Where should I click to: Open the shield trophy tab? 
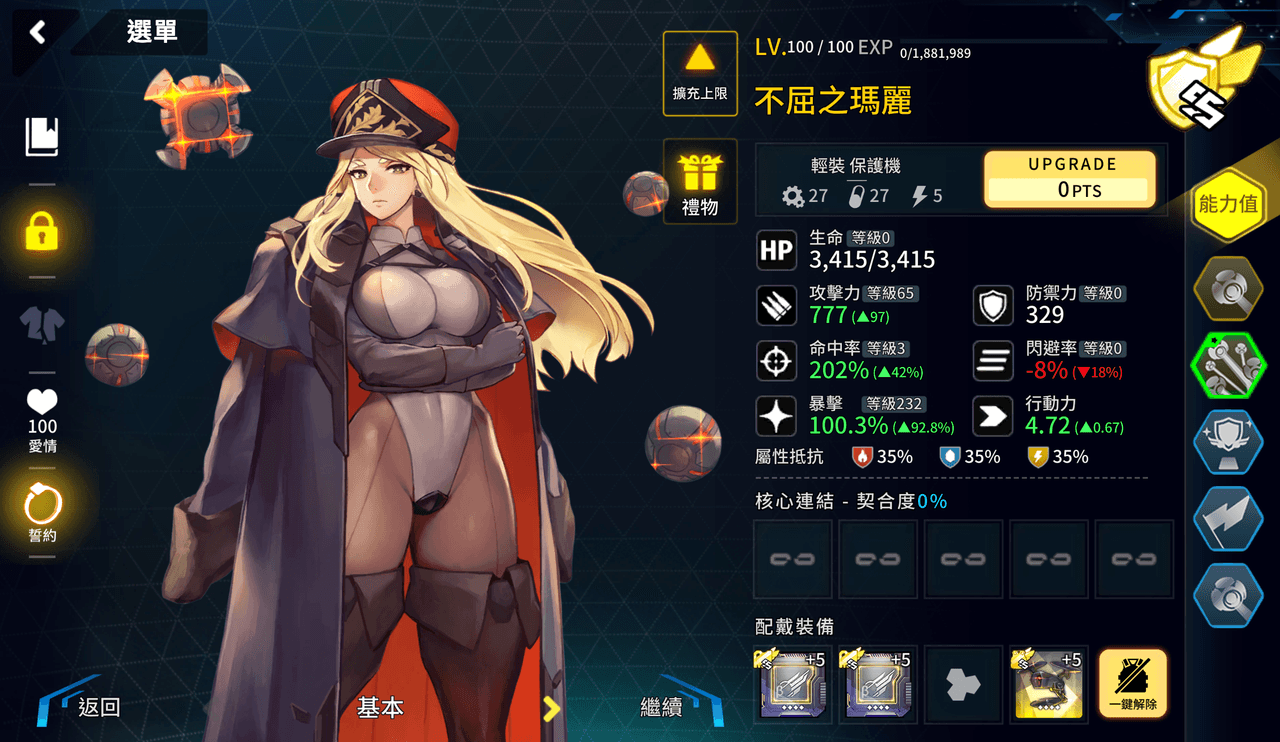[1229, 442]
